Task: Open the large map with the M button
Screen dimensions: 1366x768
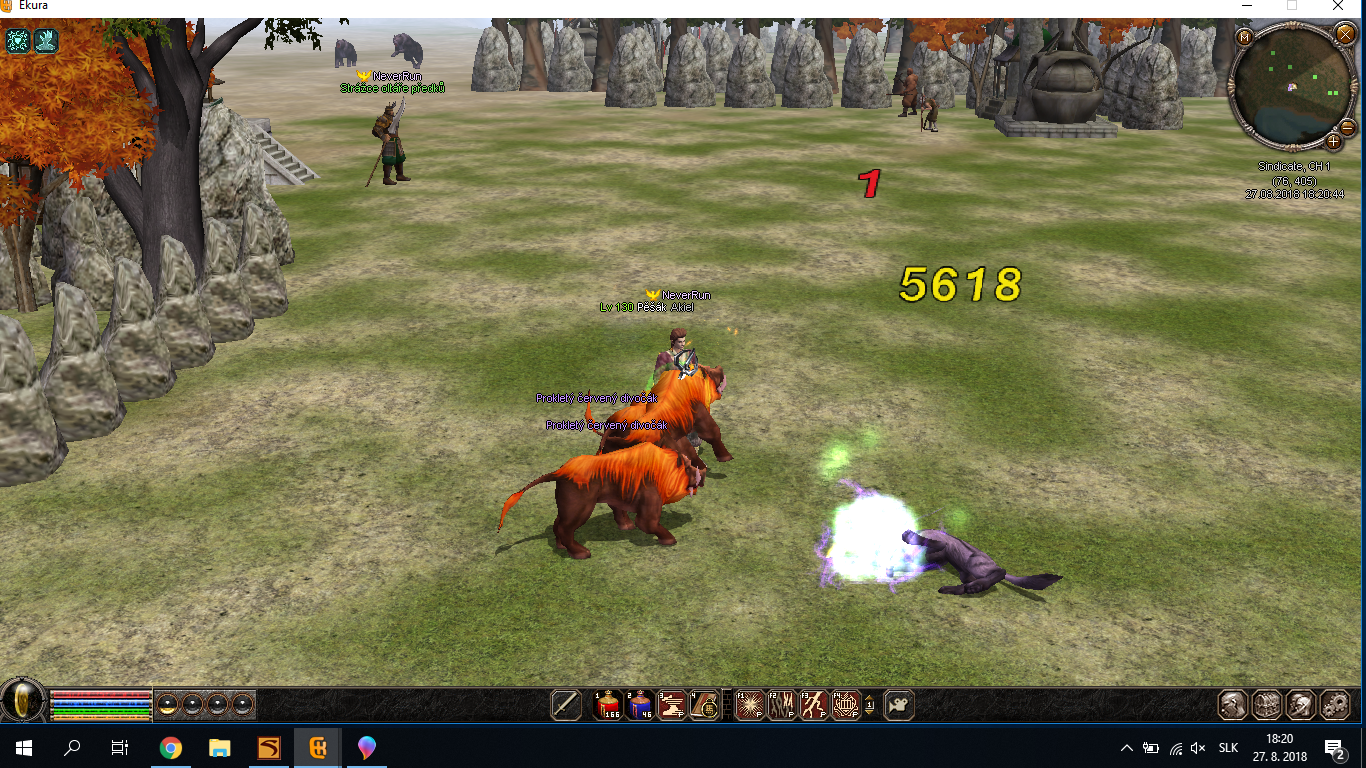Action: pyautogui.click(x=1245, y=37)
